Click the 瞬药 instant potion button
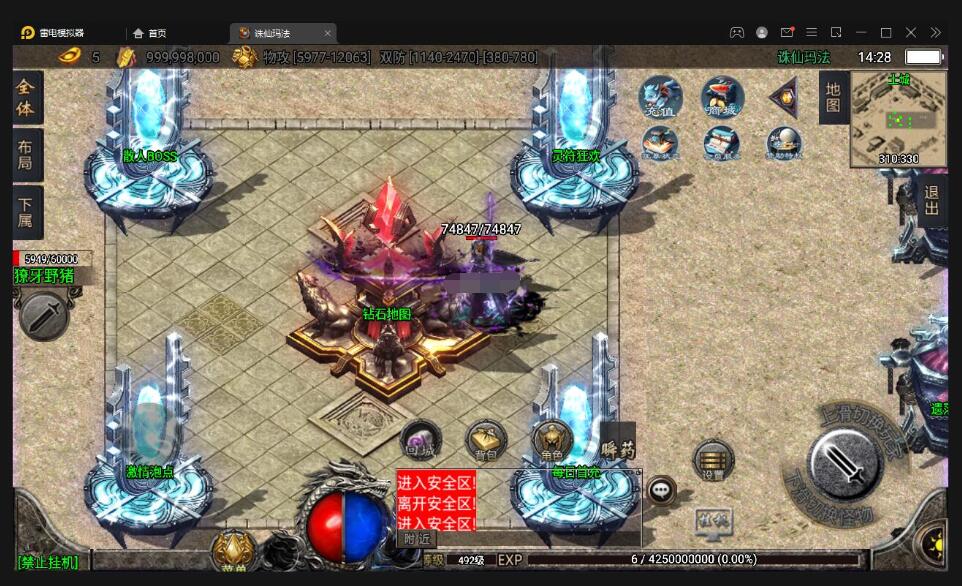 (x=617, y=449)
